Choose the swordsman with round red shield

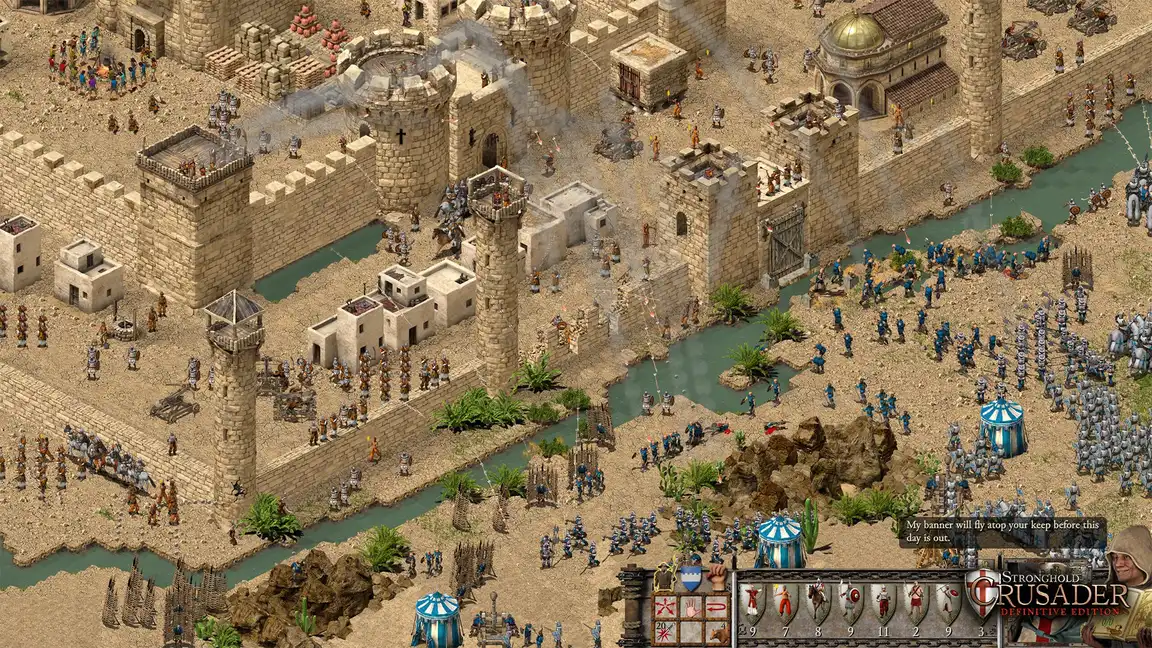point(850,602)
